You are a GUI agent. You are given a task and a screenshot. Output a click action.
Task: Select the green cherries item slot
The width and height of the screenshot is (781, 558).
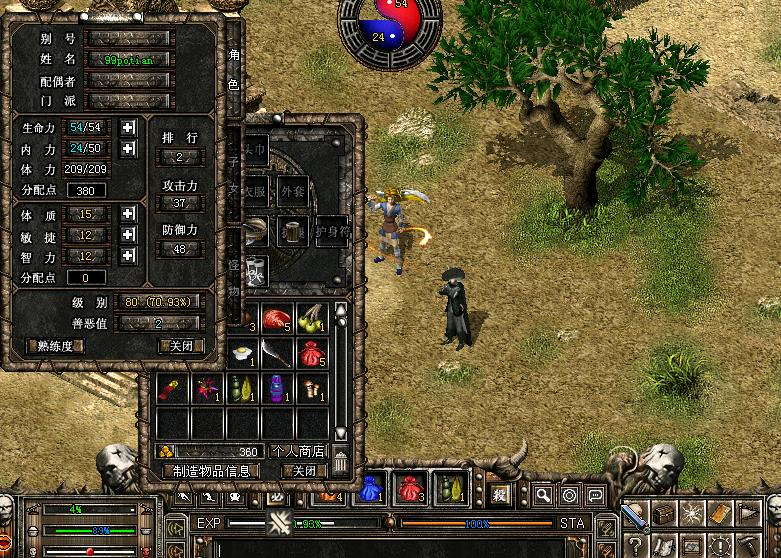pos(312,318)
